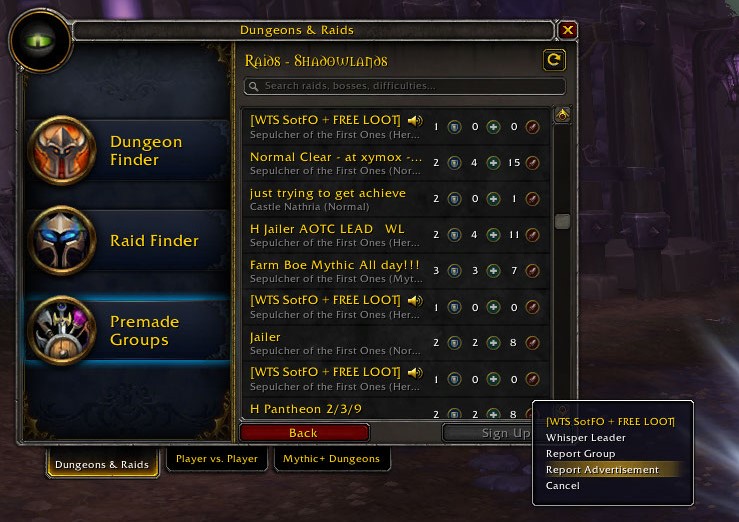Open the Dungeon Finder

(128, 151)
